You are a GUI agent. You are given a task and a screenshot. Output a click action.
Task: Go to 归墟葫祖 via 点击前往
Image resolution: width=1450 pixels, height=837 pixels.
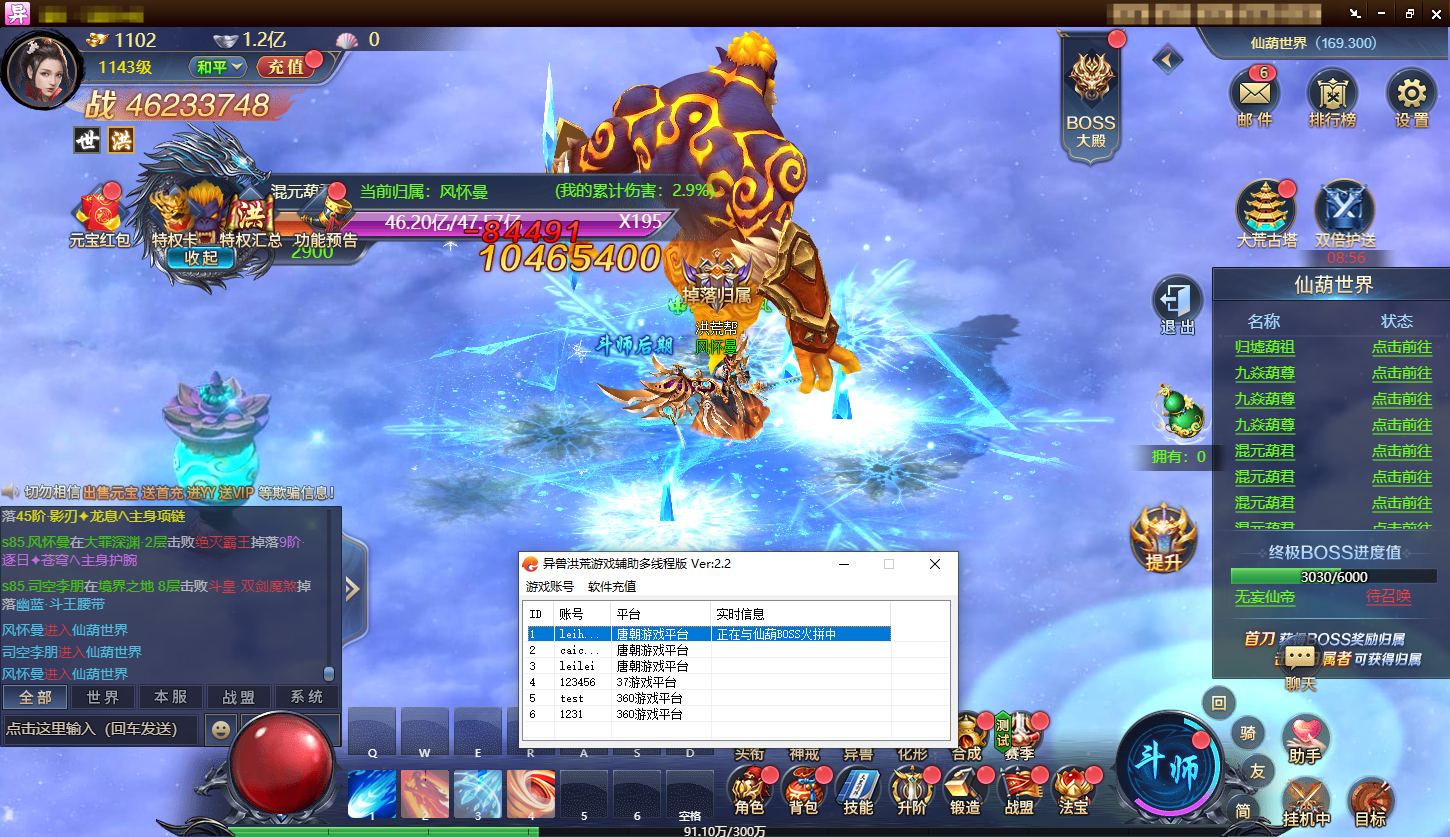[x=1401, y=347]
